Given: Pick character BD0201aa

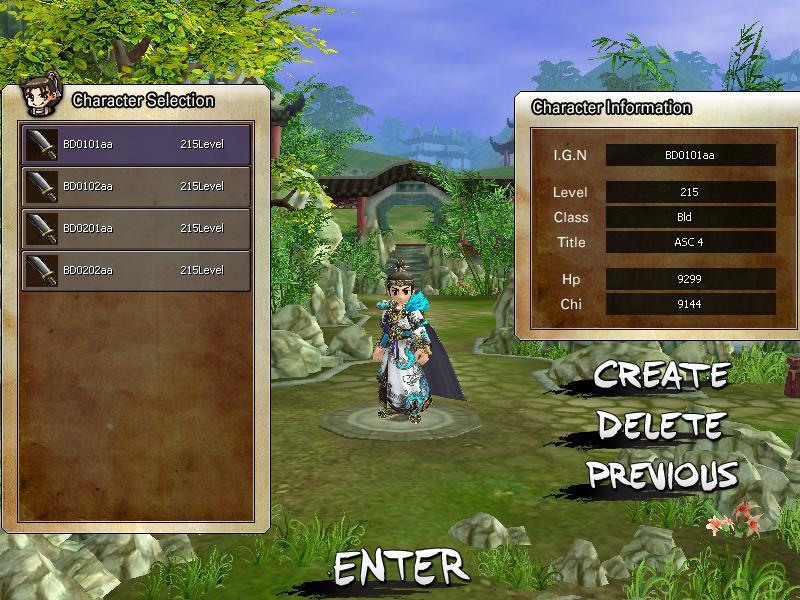Looking at the screenshot, I should click(x=136, y=228).
